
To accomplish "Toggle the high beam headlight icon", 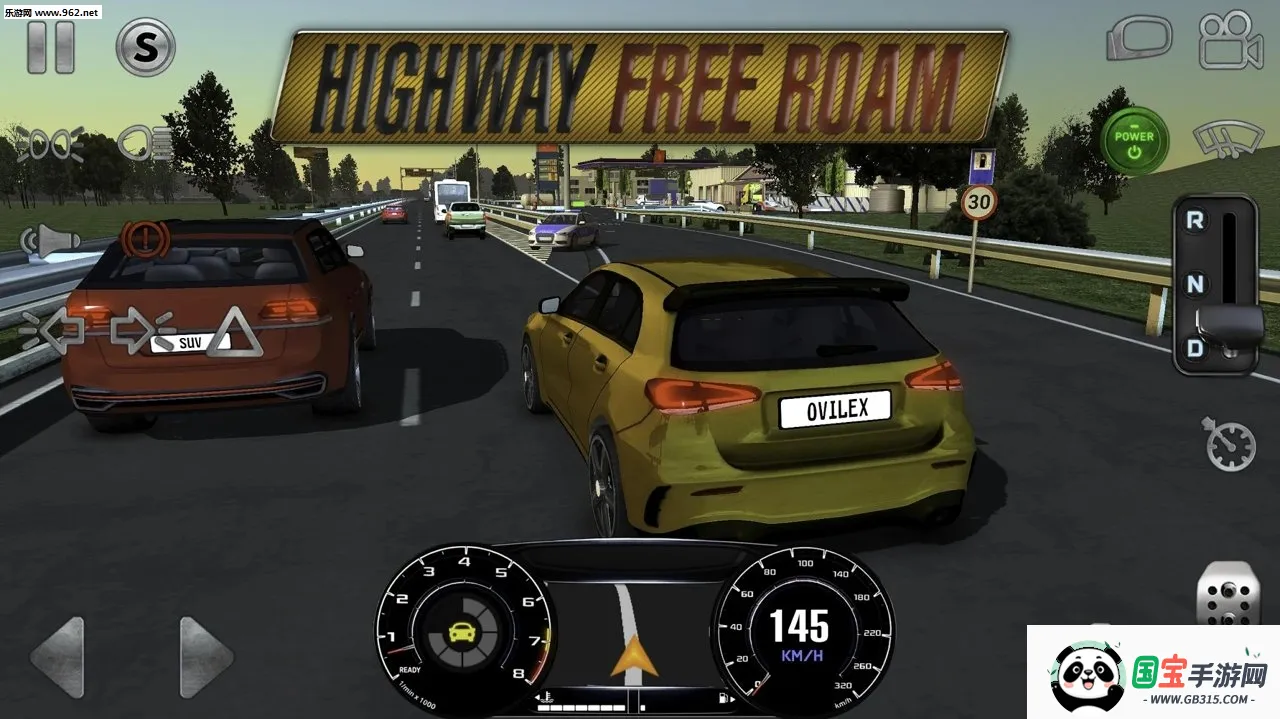I will point(145,143).
